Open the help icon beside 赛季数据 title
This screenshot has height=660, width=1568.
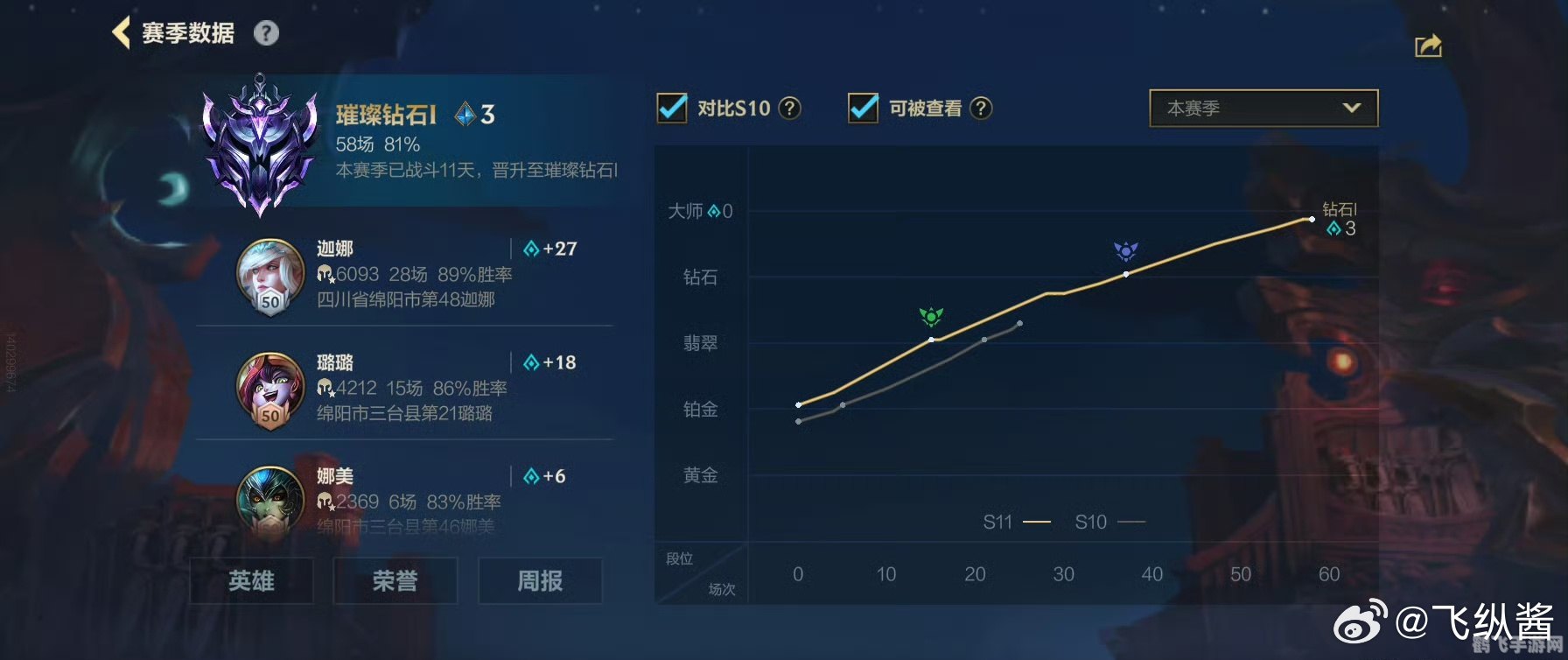point(265,32)
